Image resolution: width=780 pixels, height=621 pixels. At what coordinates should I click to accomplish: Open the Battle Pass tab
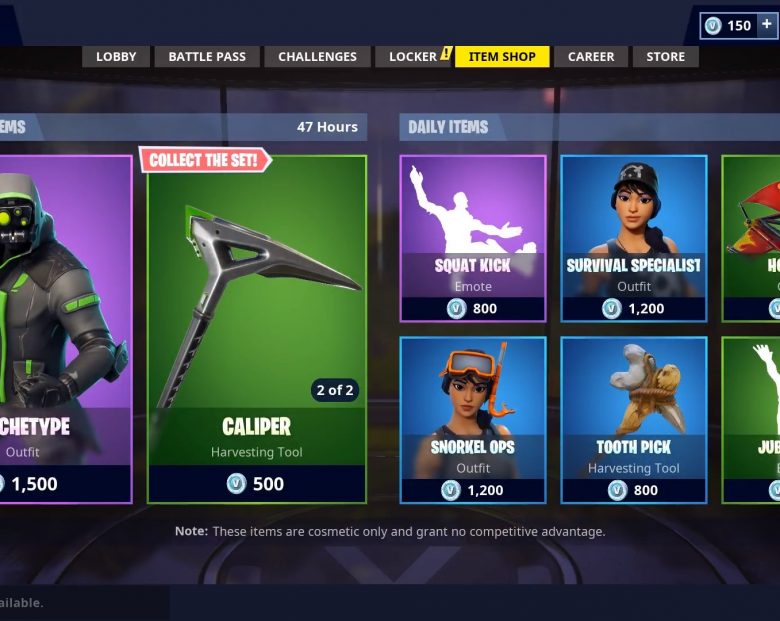click(x=207, y=57)
